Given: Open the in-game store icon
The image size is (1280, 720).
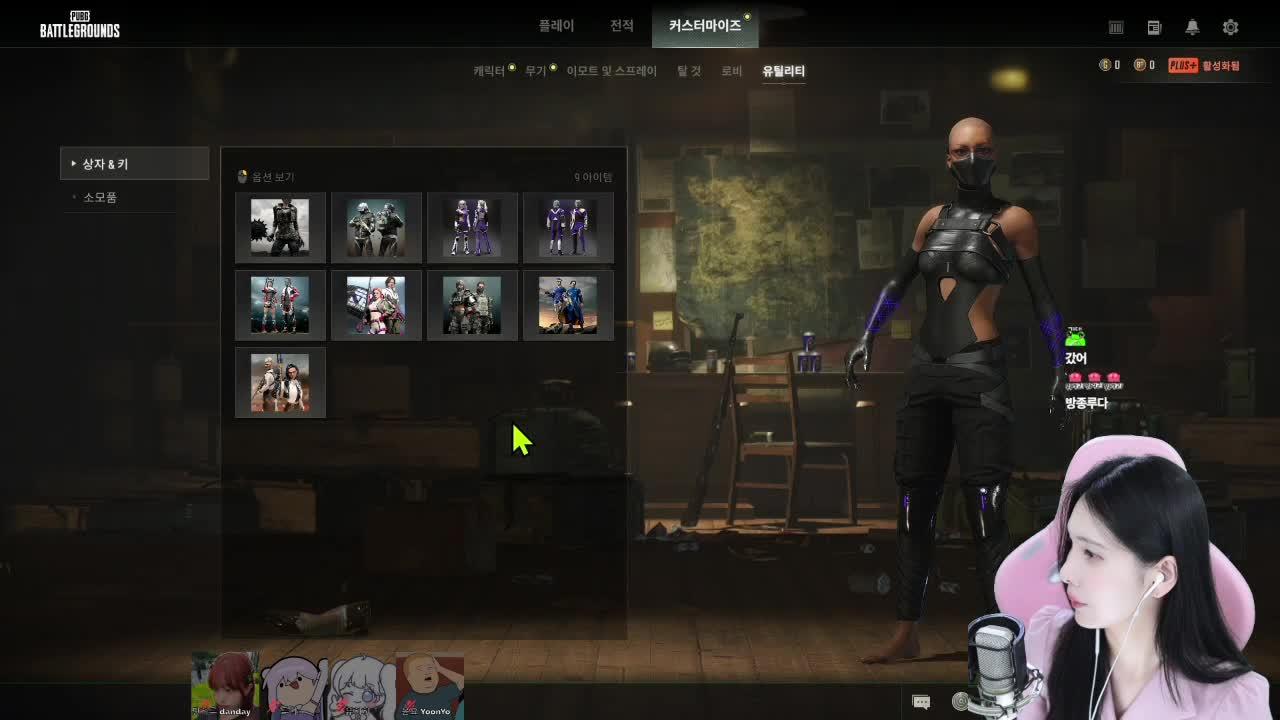Looking at the screenshot, I should (1116, 27).
